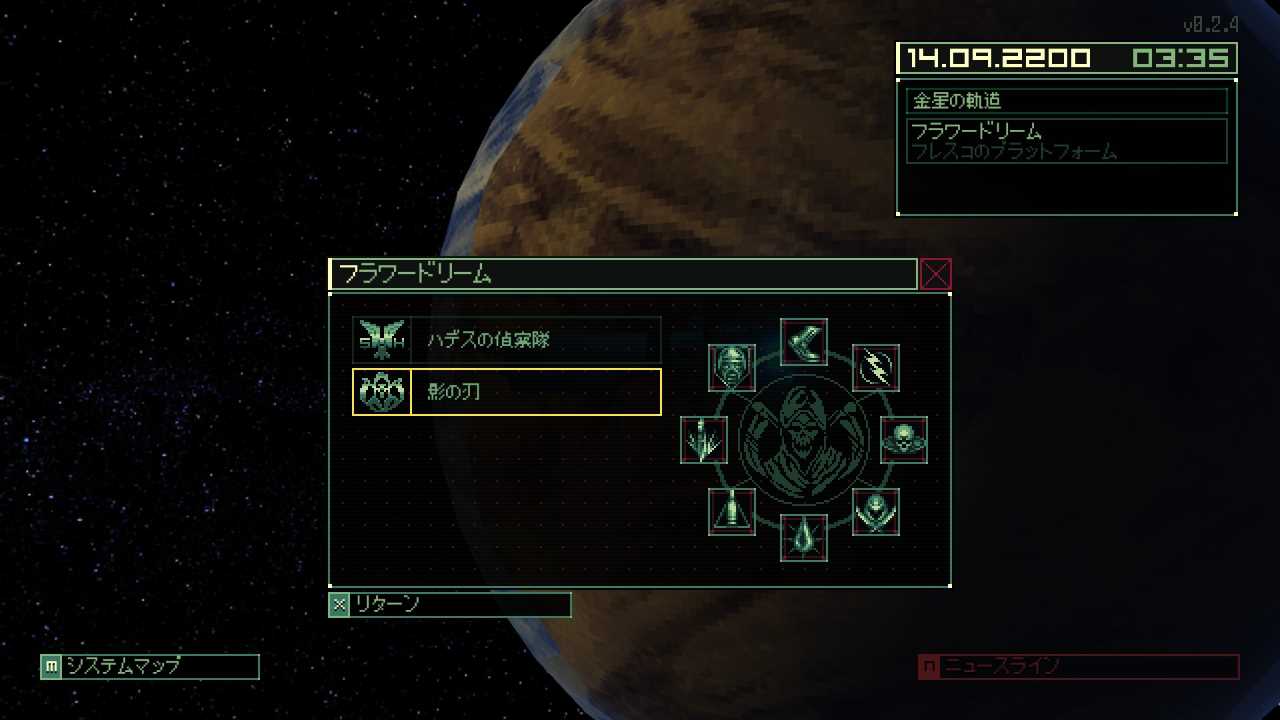The width and height of the screenshot is (1280, 720).
Task: Open the ニュースライン news line
Action: [1078, 666]
